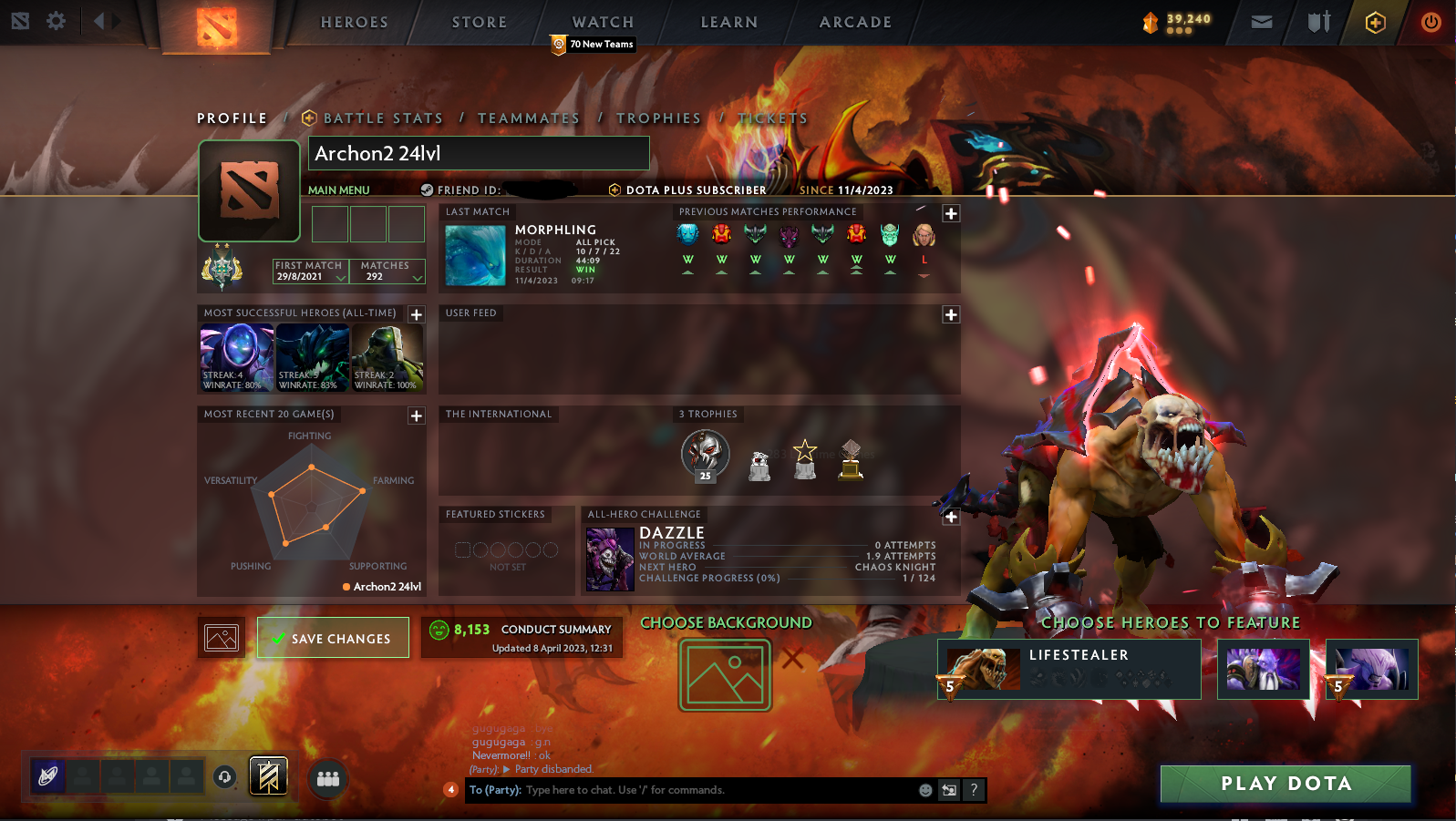Open the settings gear icon
The image size is (1456, 821).
pyautogui.click(x=56, y=22)
